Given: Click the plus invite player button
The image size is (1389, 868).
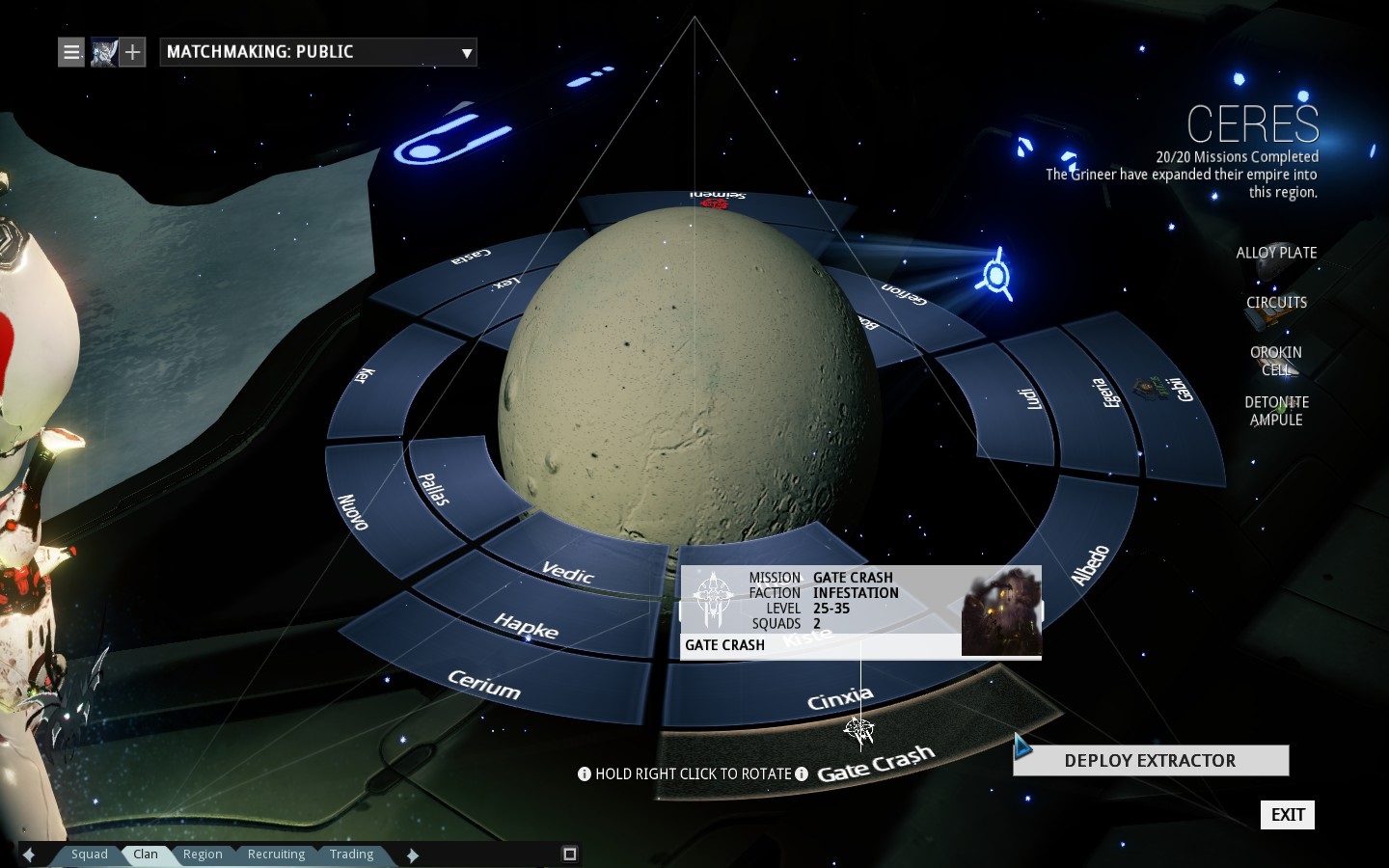Looking at the screenshot, I should (133, 52).
